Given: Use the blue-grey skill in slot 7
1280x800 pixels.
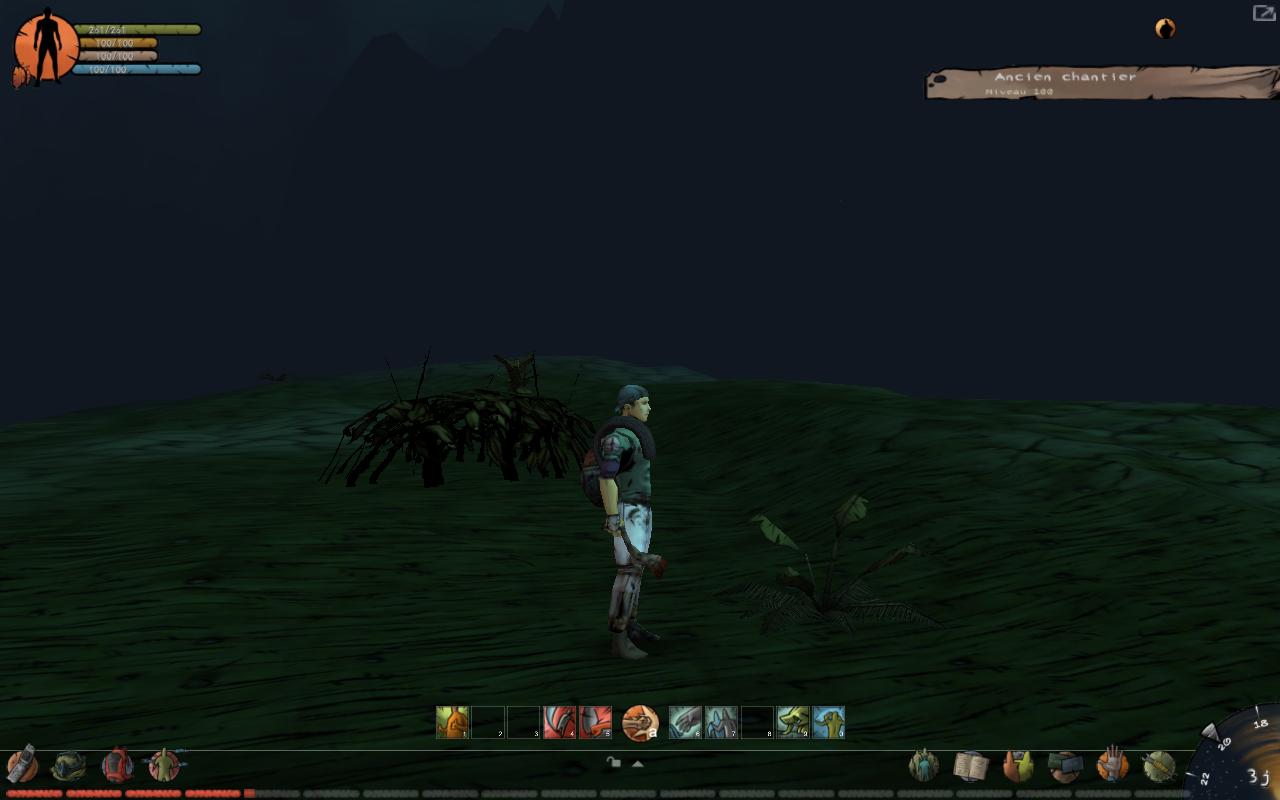Looking at the screenshot, I should [x=721, y=722].
